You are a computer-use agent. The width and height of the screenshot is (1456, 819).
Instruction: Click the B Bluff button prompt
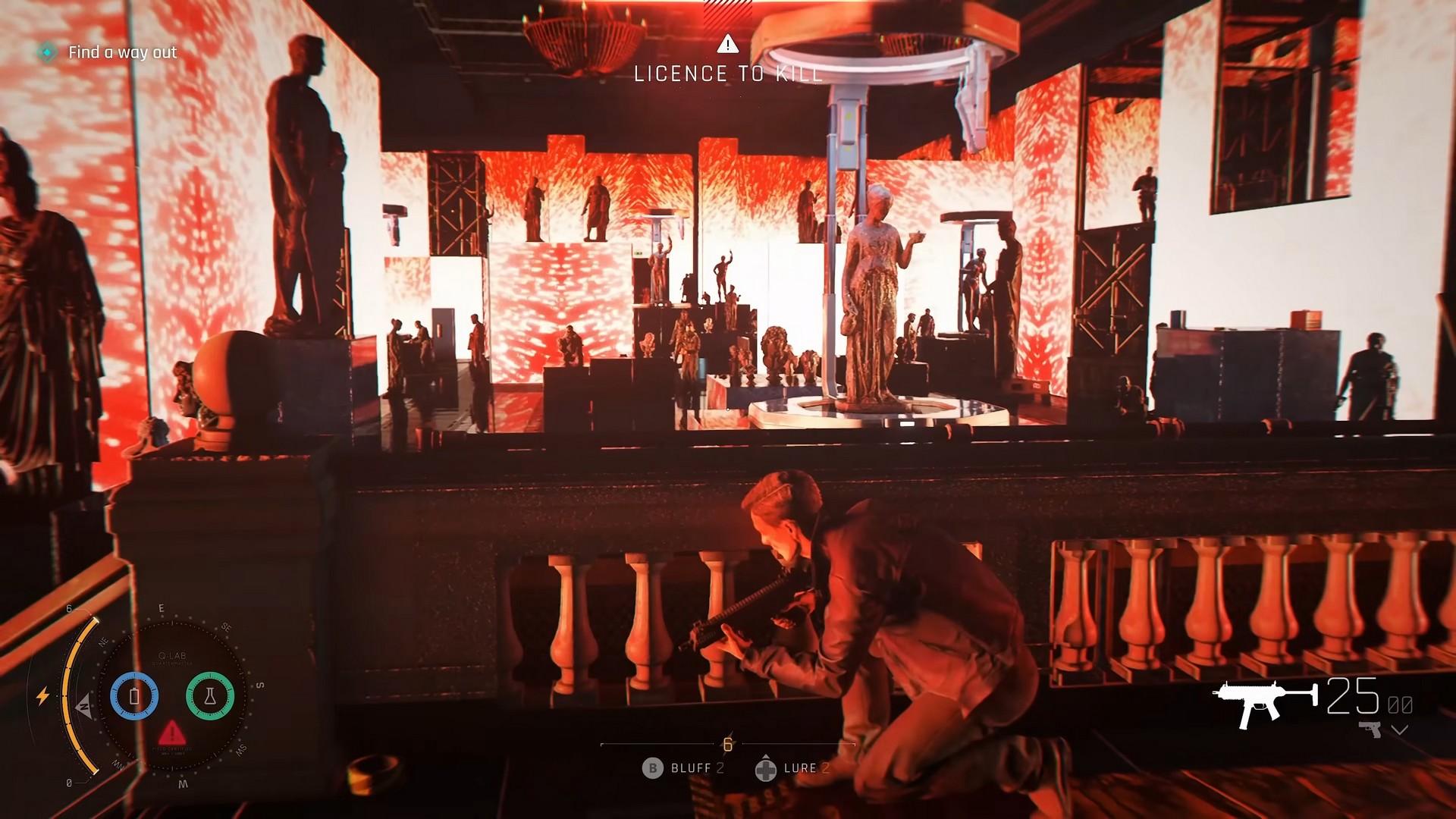pyautogui.click(x=653, y=768)
